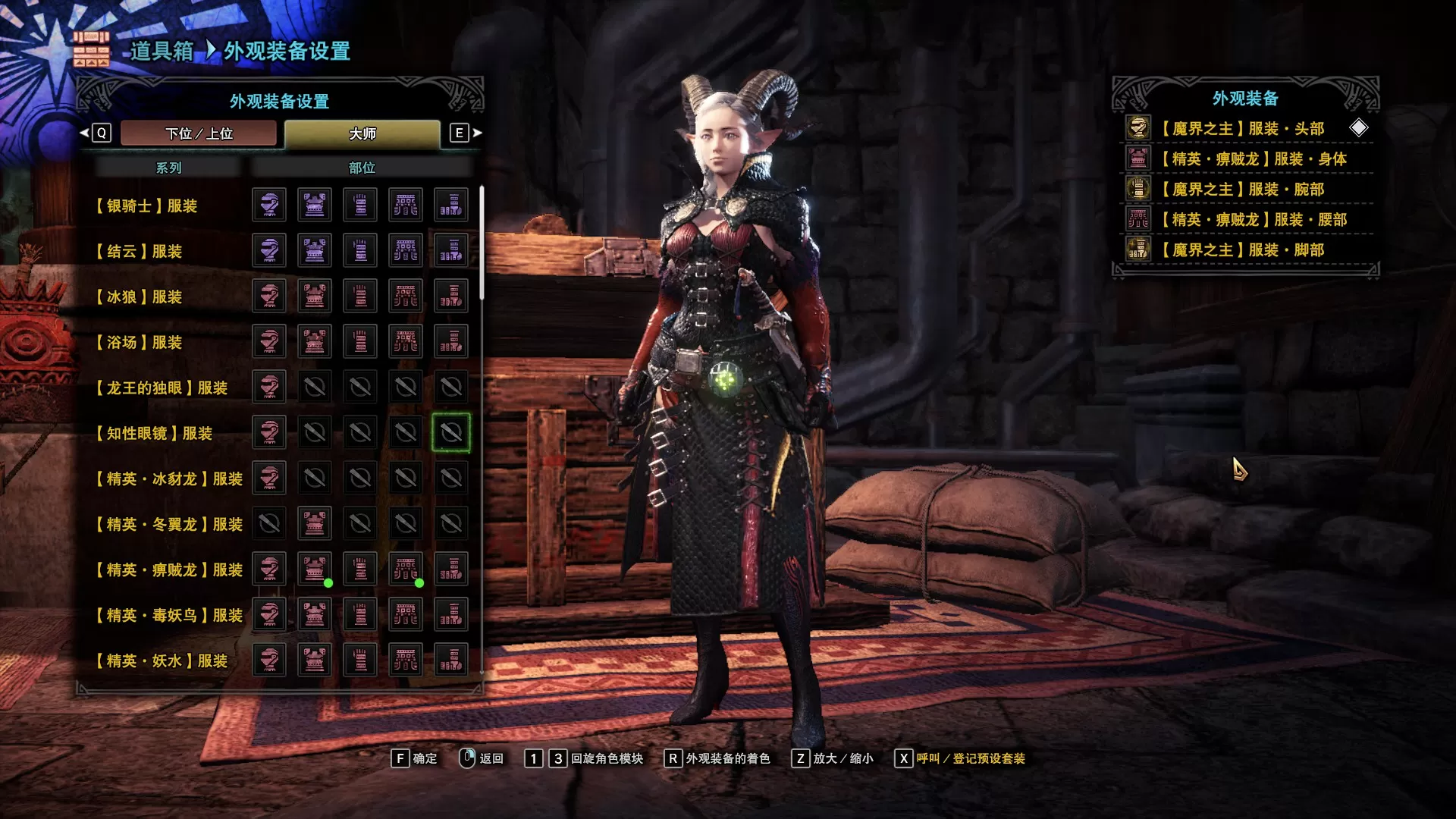Pick the 精英·冬翼龙 chest piece
This screenshot has height=819, width=1456.
pyautogui.click(x=315, y=523)
